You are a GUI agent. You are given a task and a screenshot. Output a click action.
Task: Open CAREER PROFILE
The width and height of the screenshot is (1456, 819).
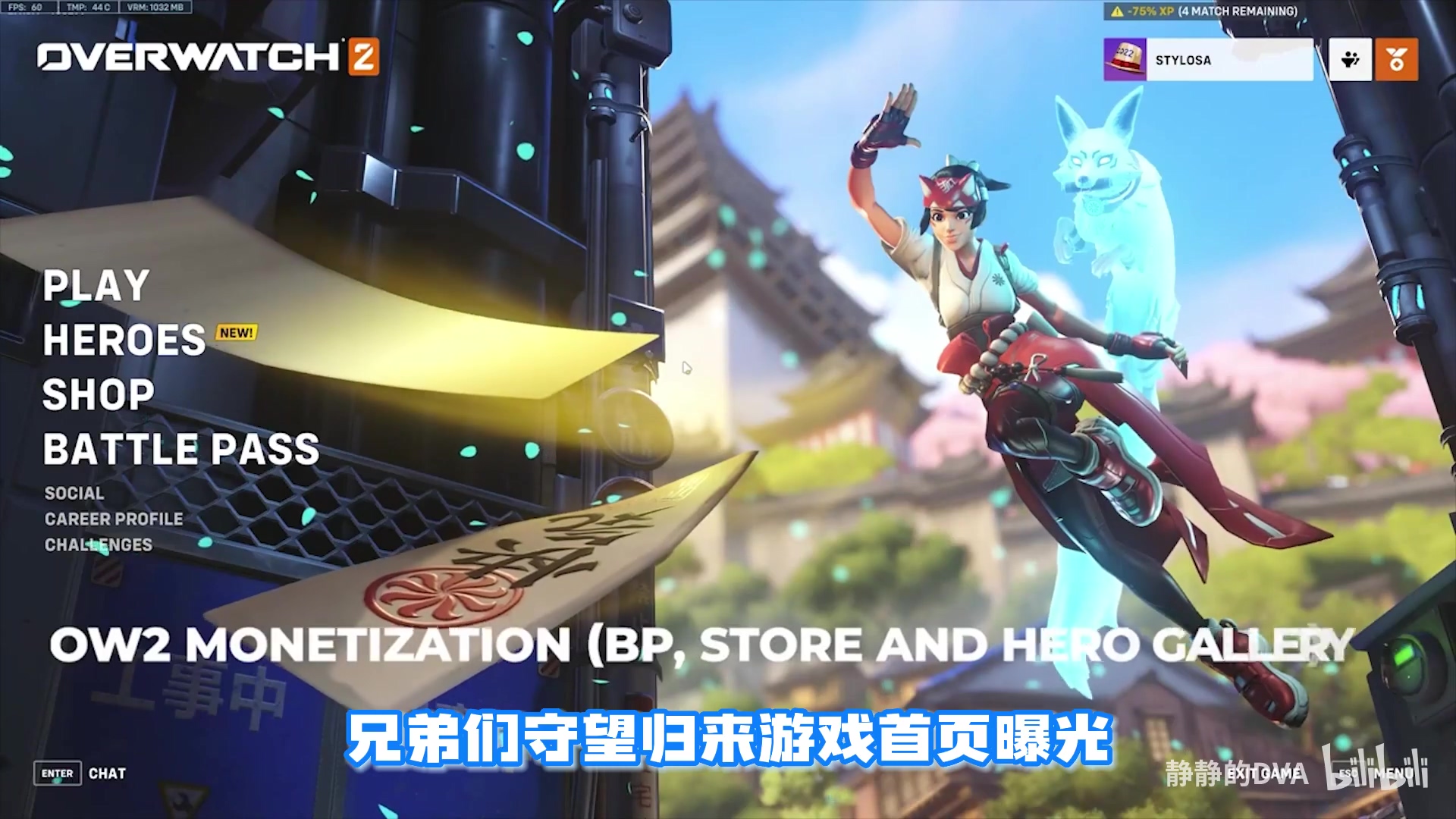coord(113,519)
